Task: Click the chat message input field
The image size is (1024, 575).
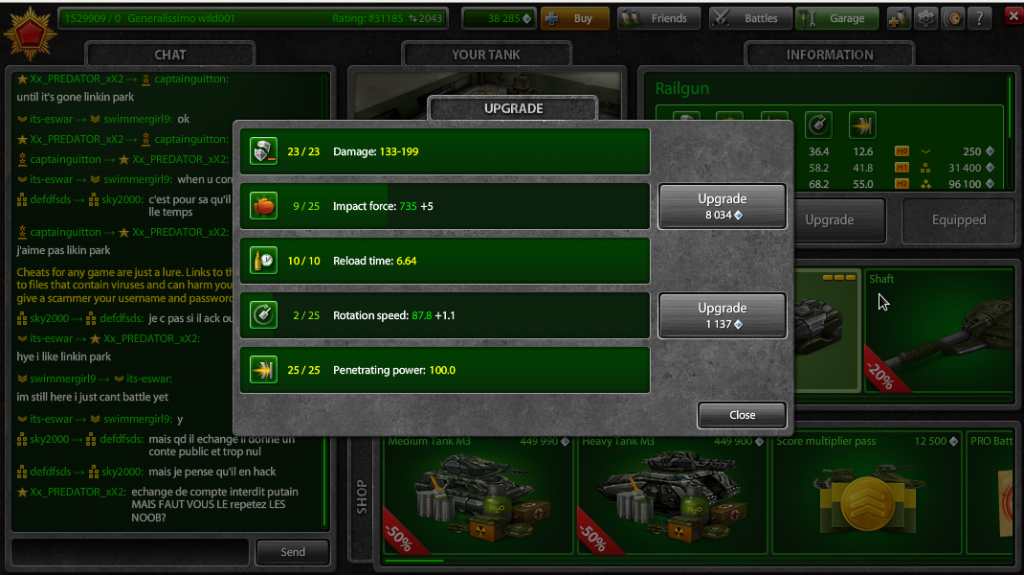Action: (x=130, y=552)
